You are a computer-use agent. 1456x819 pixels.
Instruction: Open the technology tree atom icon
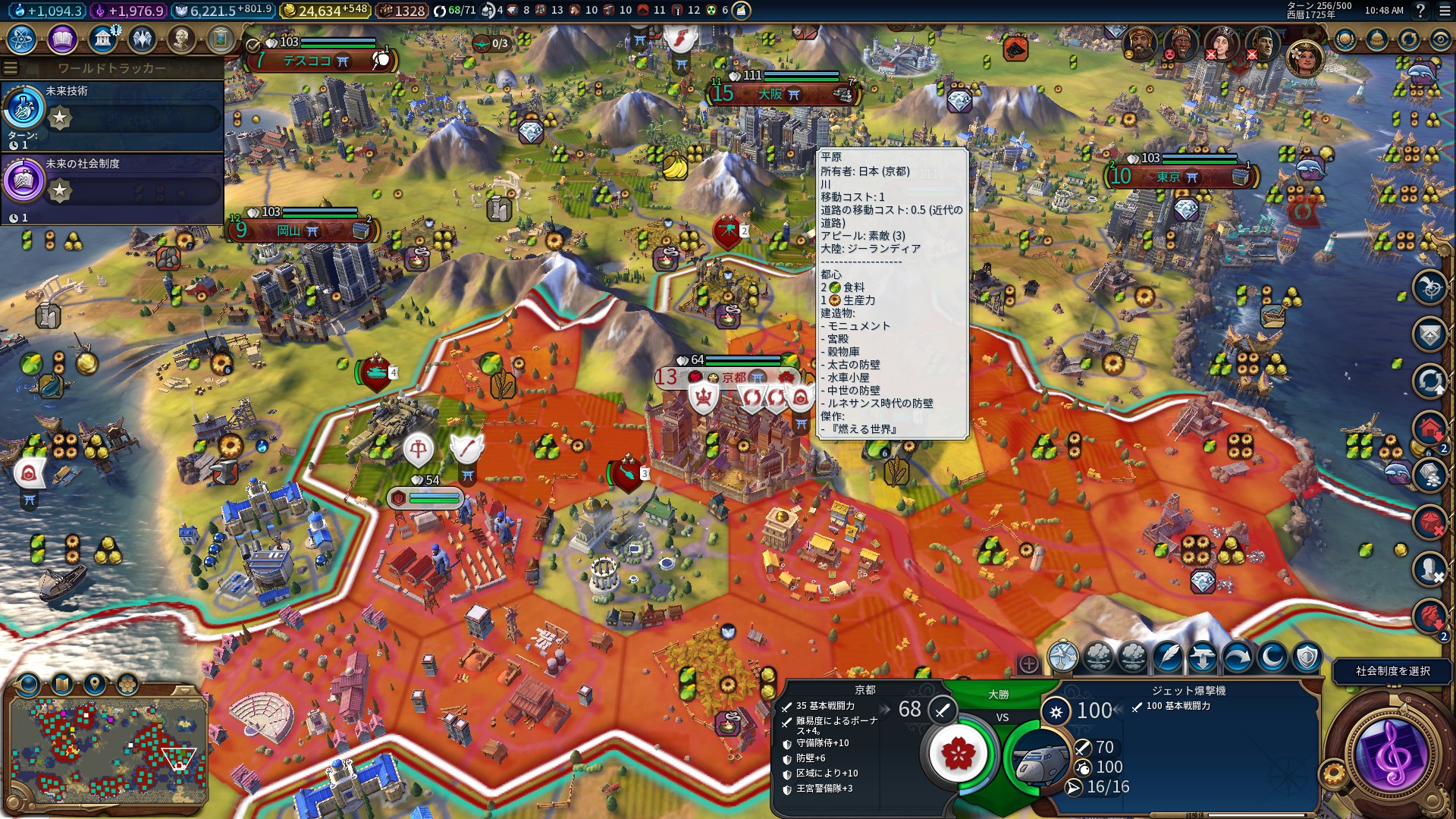click(x=22, y=39)
